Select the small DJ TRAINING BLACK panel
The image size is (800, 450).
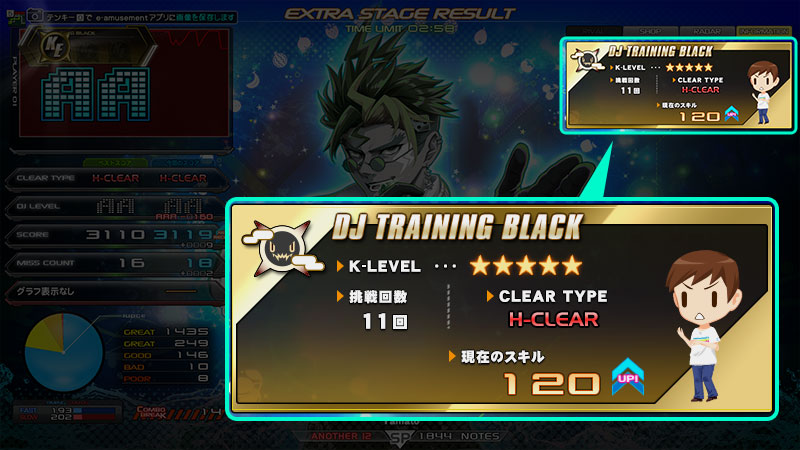[x=672, y=86]
